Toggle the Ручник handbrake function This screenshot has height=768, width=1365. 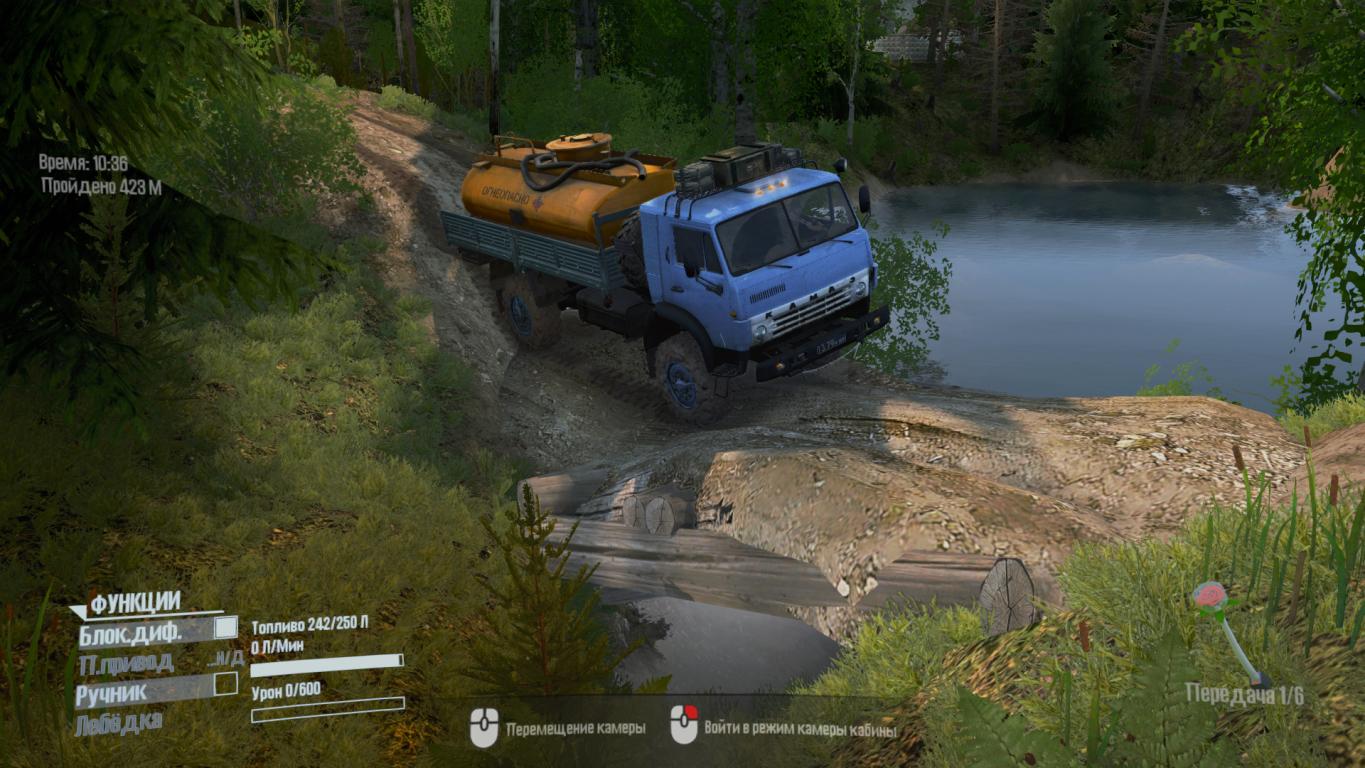226,684
